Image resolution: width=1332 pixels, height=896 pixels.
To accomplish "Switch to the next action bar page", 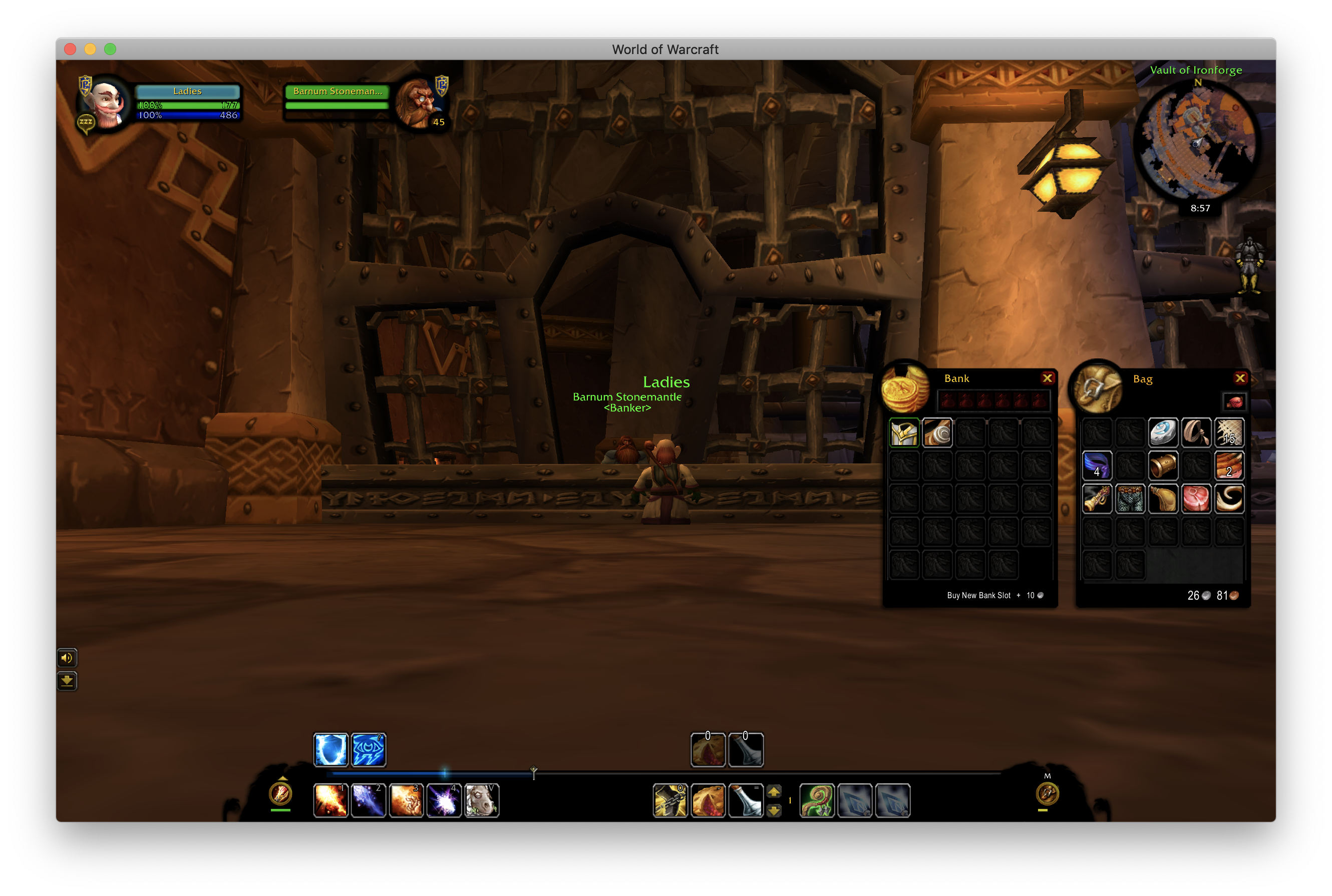I will (774, 792).
